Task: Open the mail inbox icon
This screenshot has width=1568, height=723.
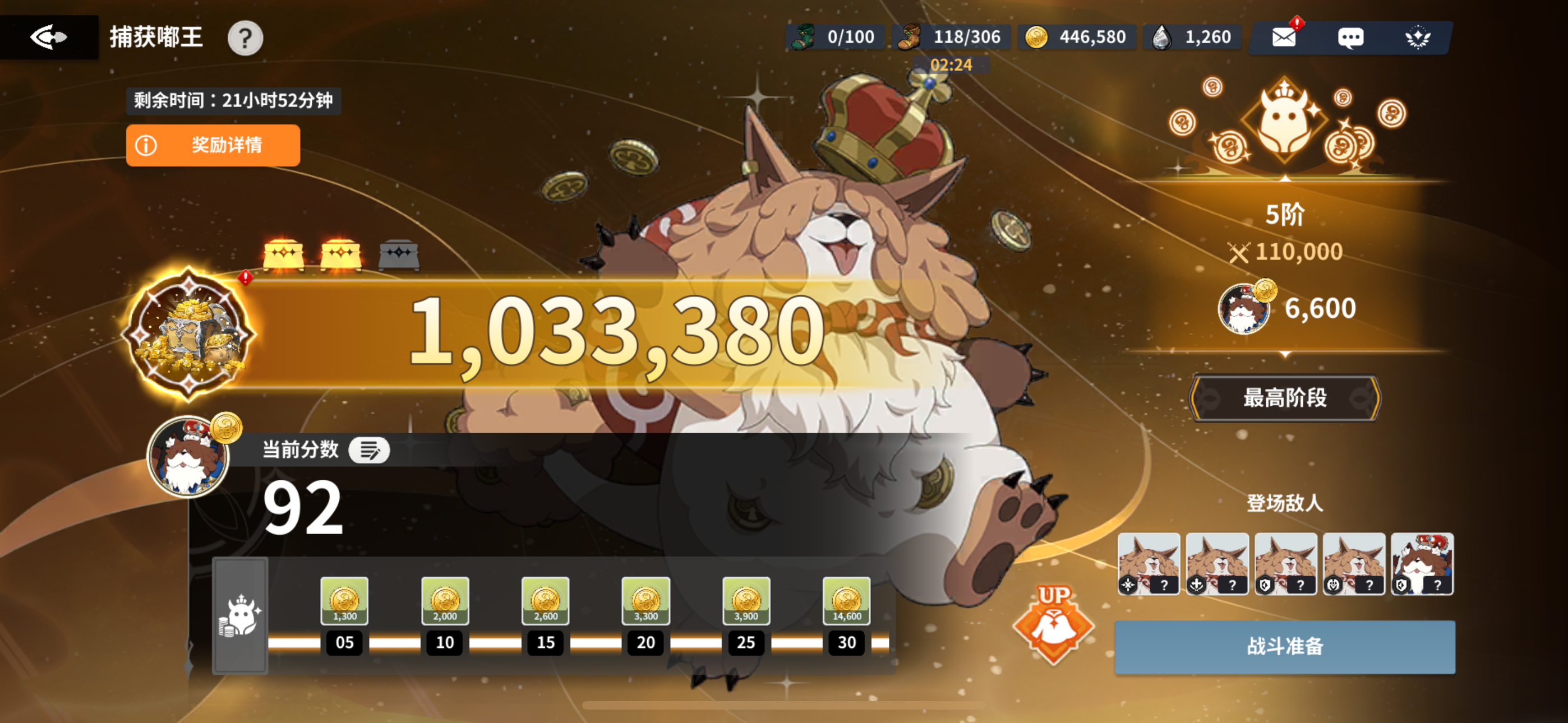Action: pos(1284,38)
